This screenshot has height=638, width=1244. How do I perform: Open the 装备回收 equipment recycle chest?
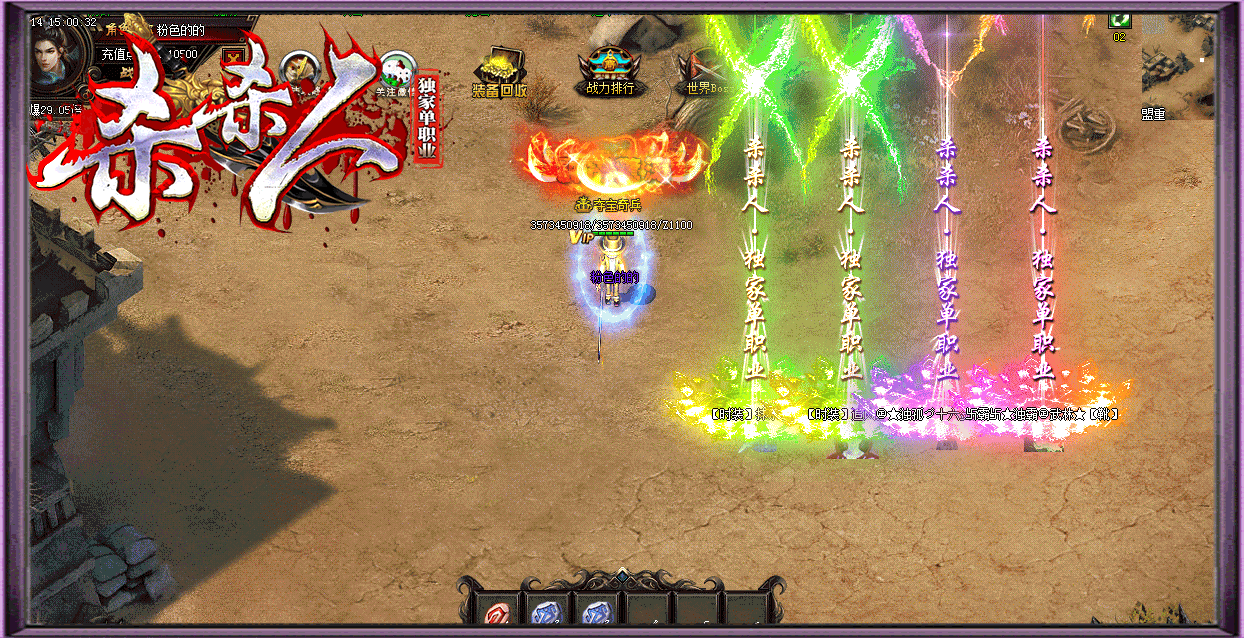tap(500, 70)
